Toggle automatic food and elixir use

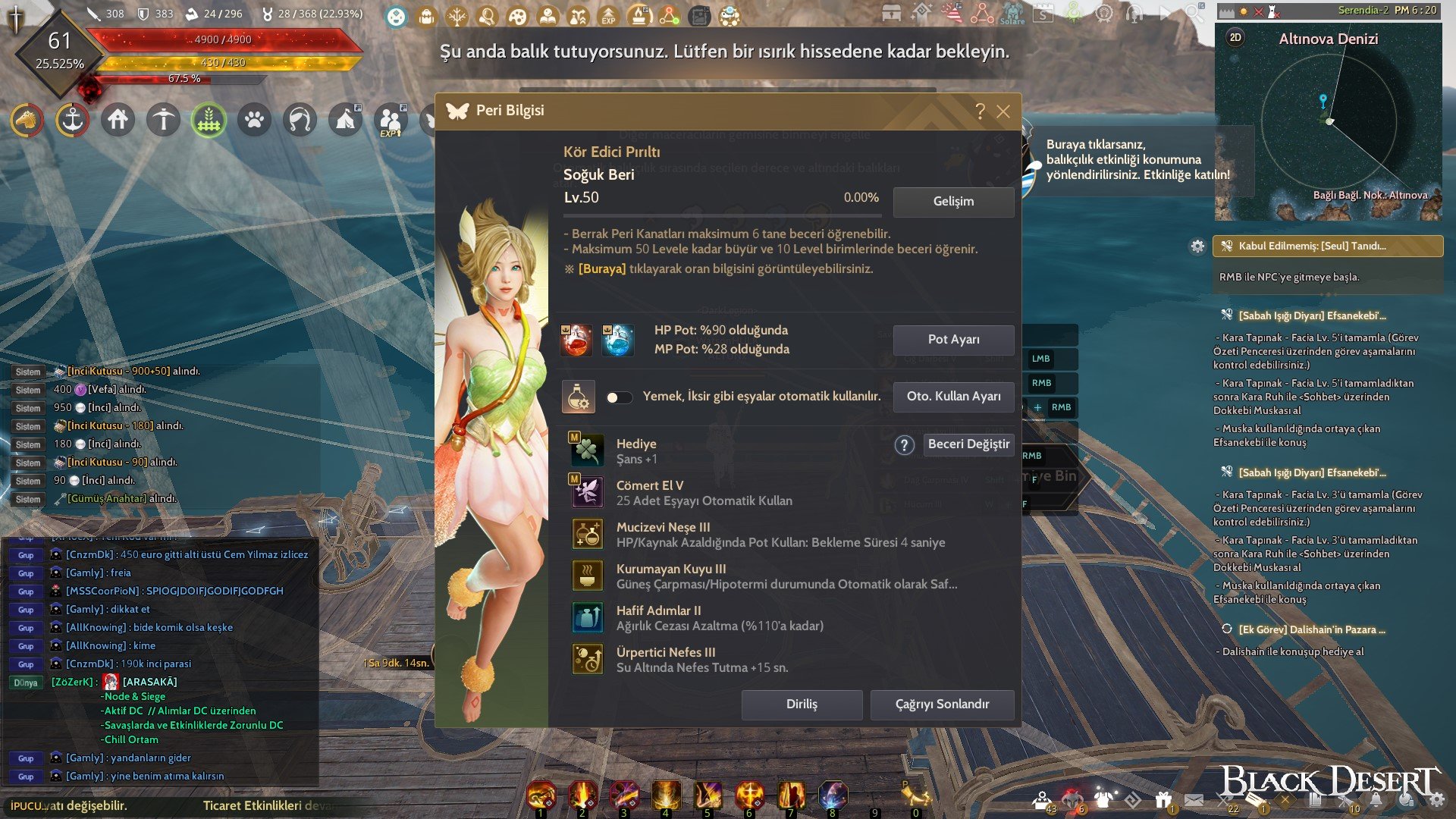pos(619,397)
